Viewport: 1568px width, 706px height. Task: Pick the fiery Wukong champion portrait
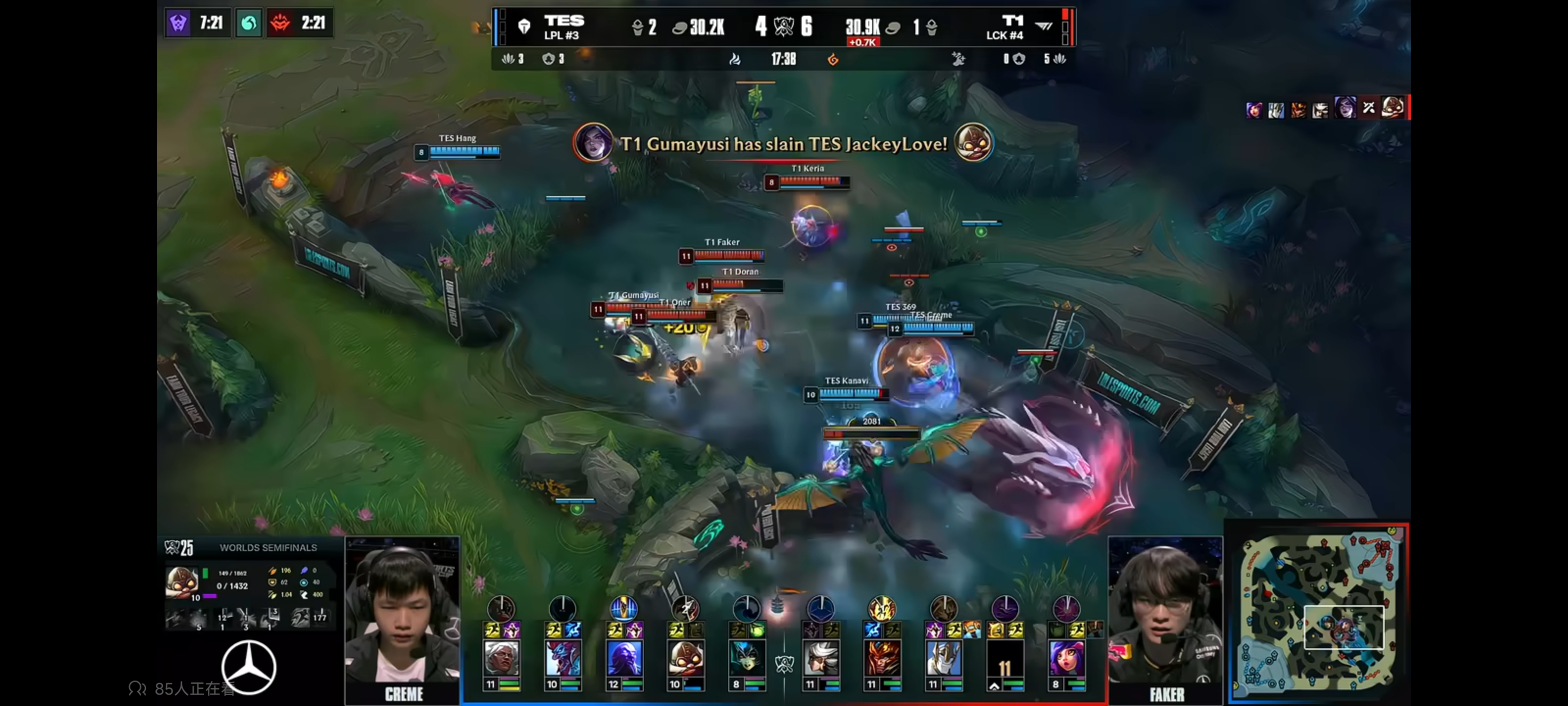coord(882,658)
